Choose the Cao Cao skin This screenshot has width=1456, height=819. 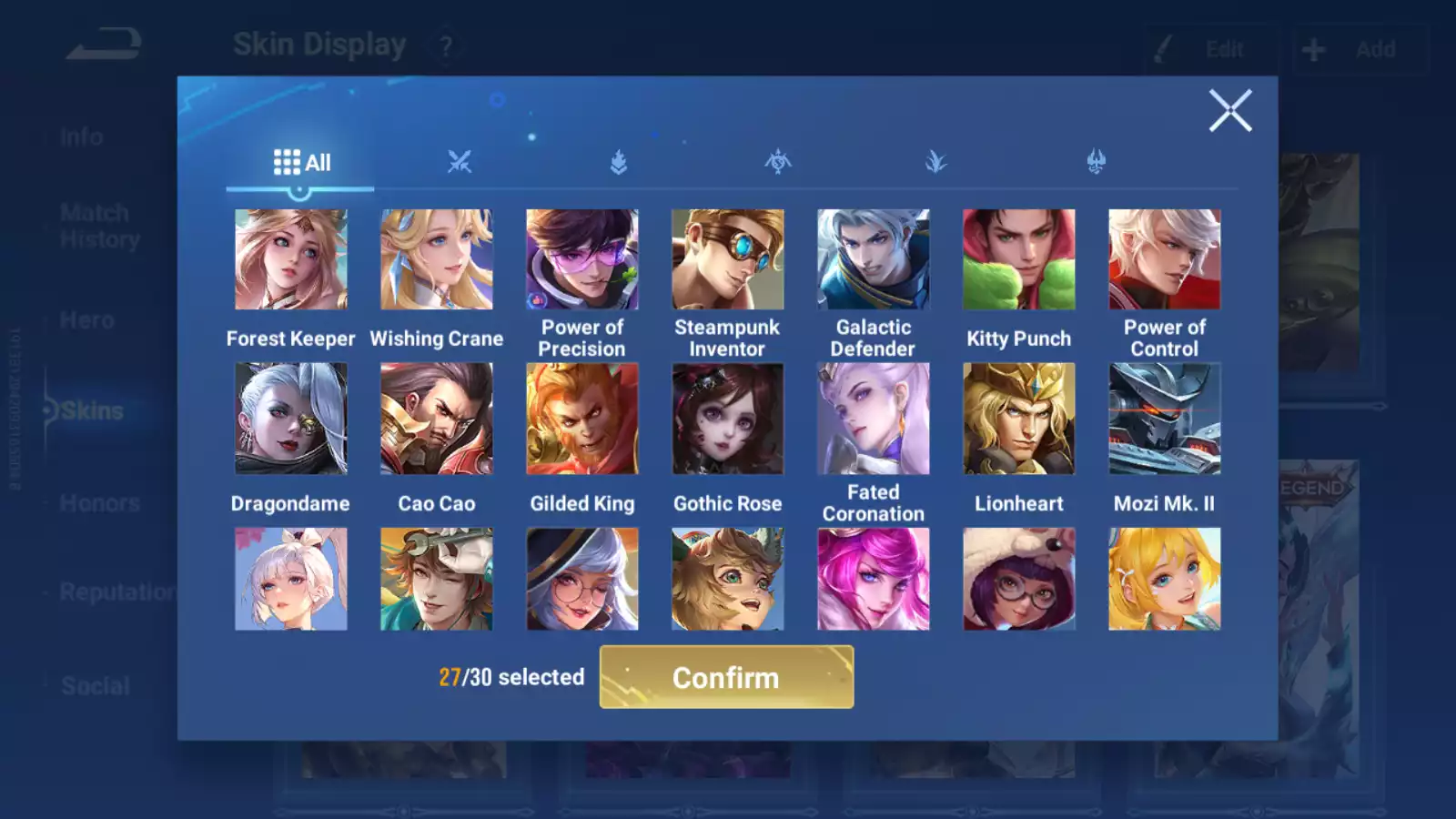437,419
